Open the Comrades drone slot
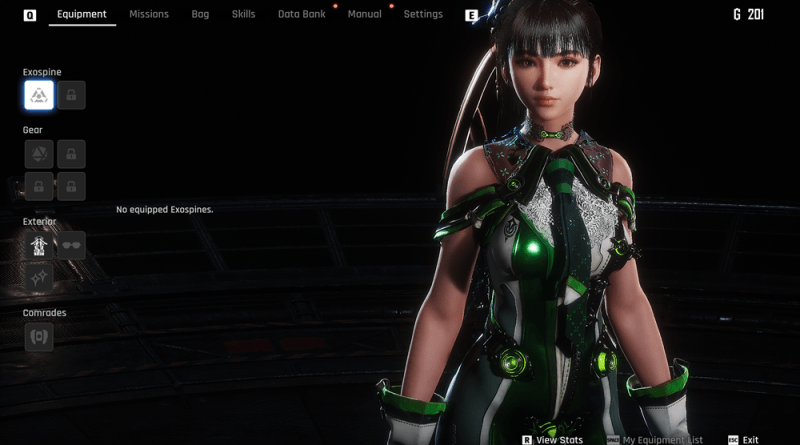Image resolution: width=800 pixels, height=445 pixels. (39, 337)
